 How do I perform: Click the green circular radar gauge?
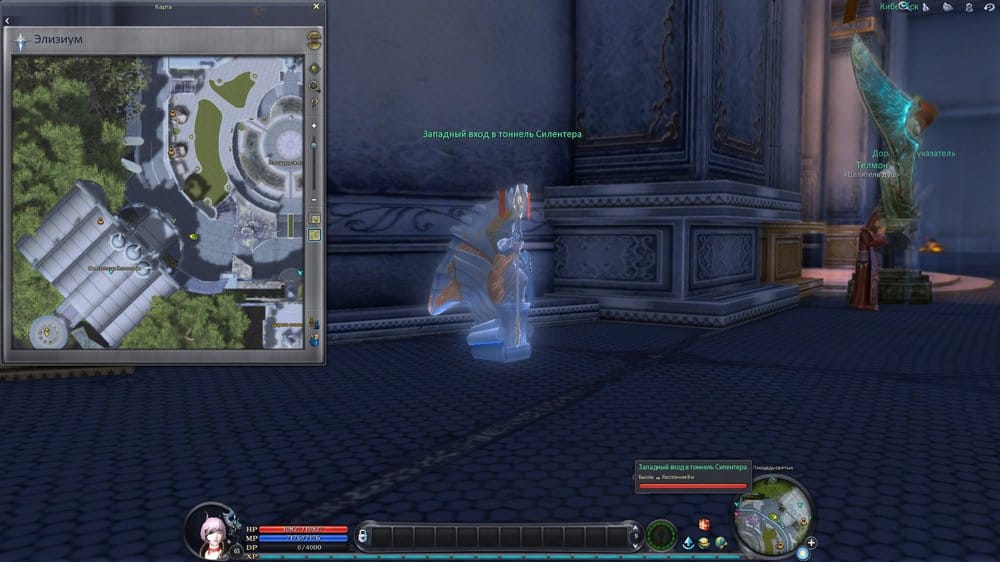click(661, 536)
